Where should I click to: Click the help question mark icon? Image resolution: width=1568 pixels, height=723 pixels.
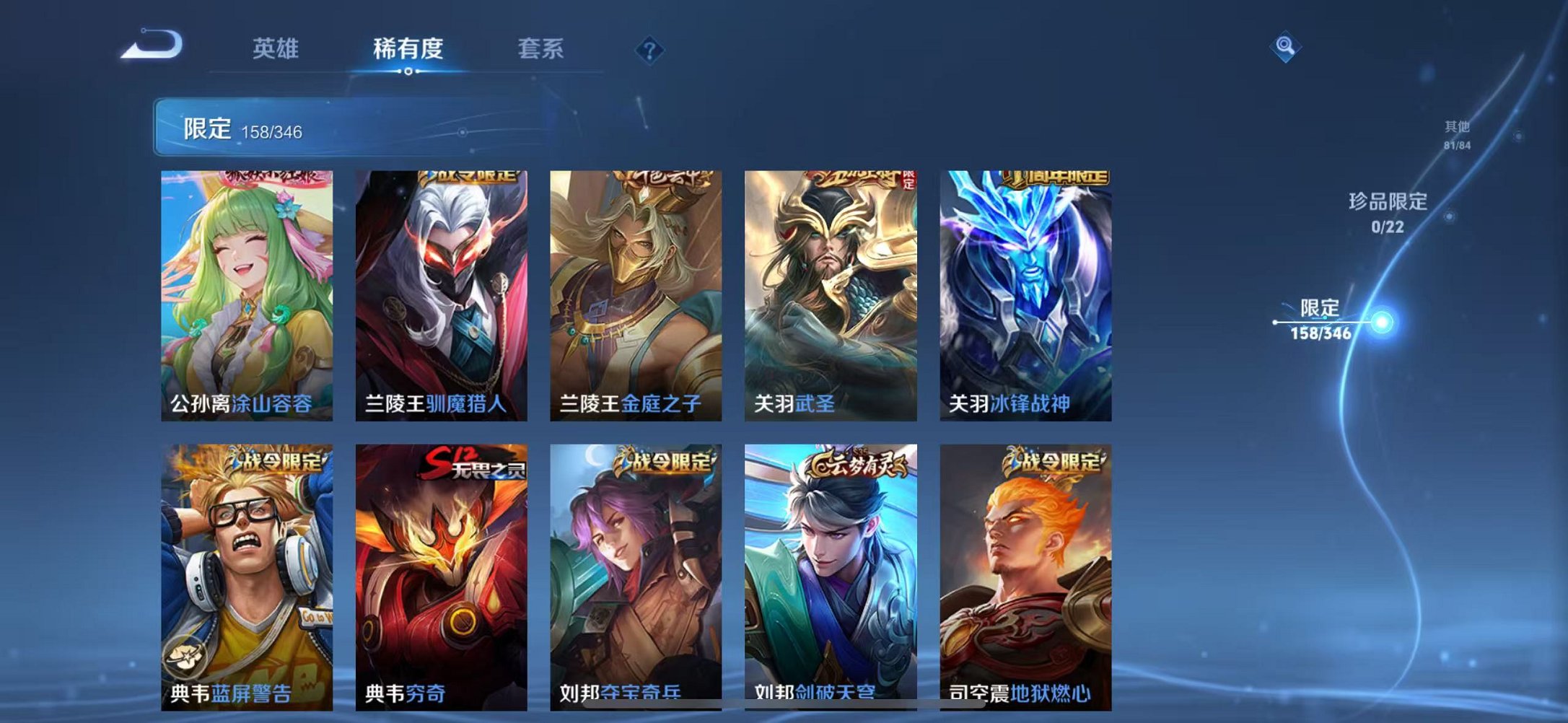click(x=648, y=49)
